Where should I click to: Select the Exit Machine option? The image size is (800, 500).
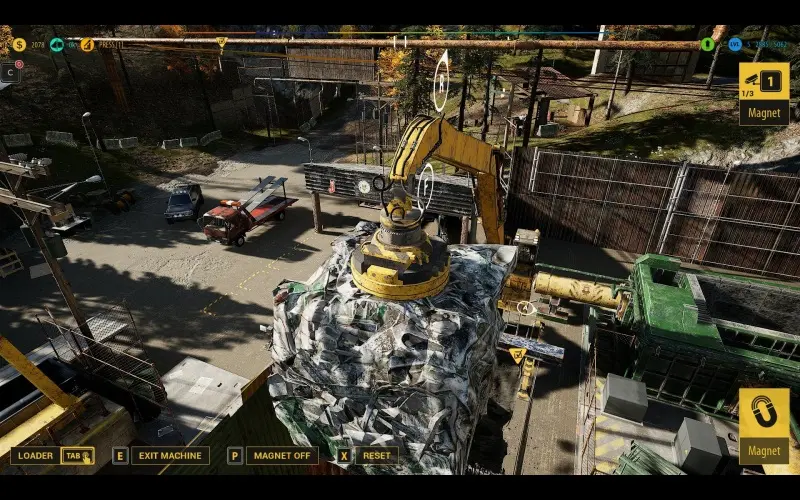[x=168, y=456]
